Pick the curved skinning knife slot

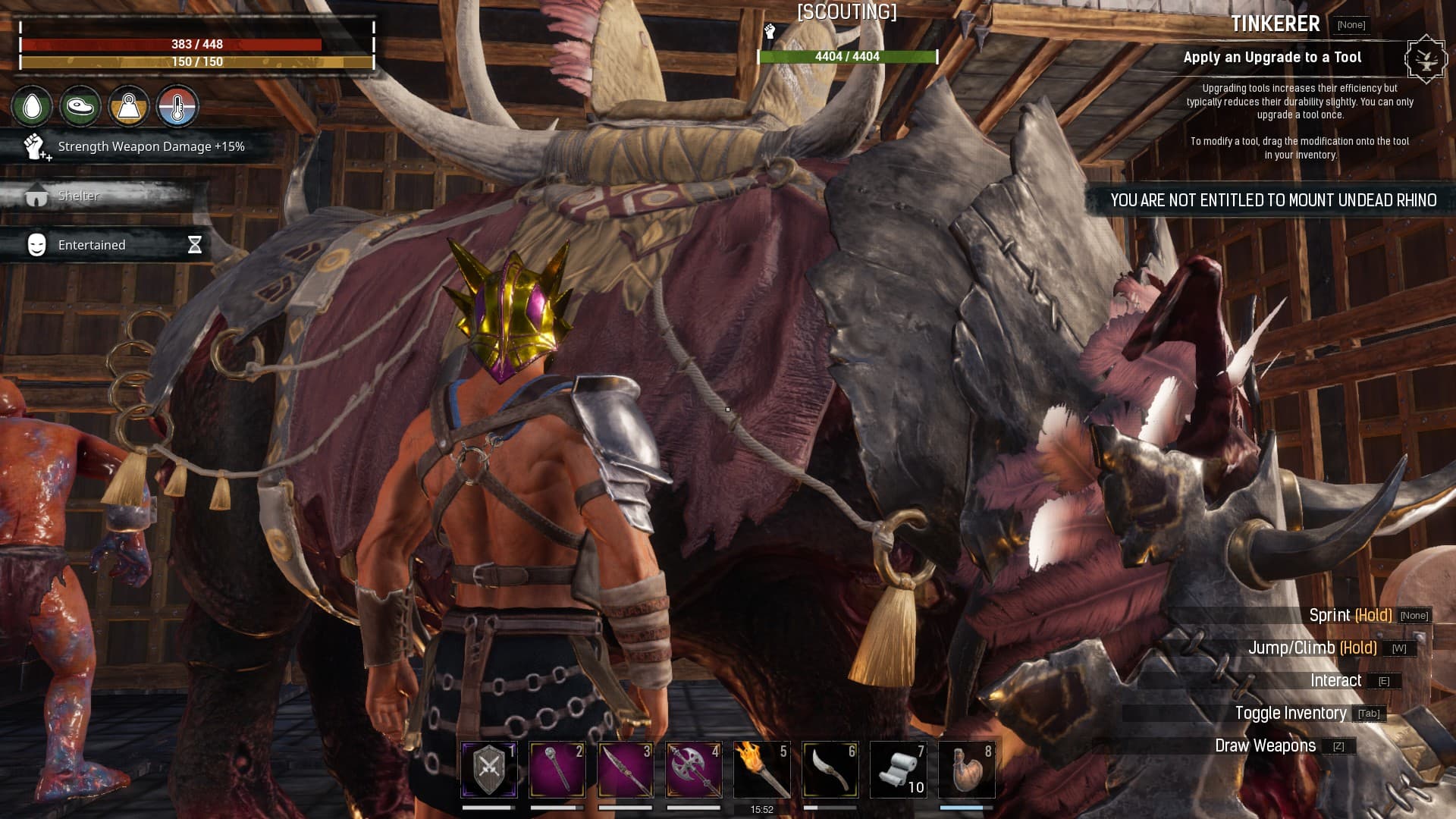pos(830,769)
